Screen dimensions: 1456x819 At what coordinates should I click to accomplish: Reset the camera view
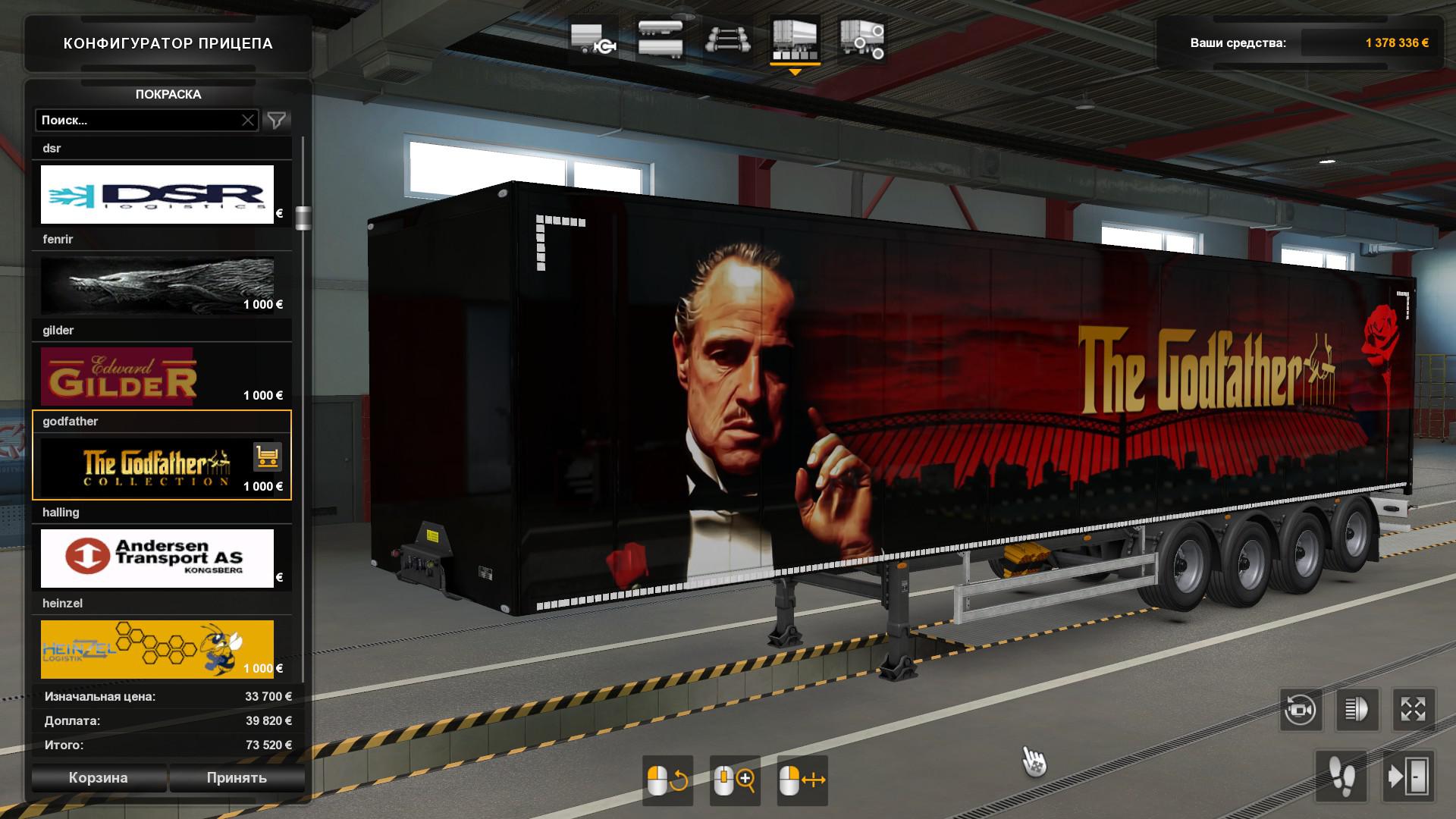1300,710
